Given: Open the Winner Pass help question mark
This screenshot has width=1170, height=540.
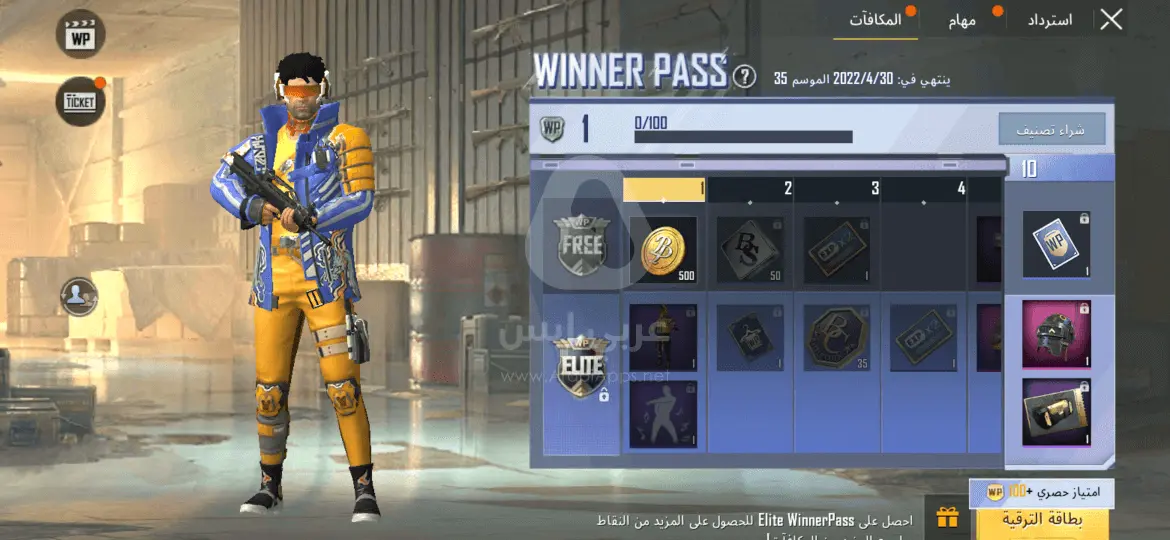Looking at the screenshot, I should coord(744,76).
